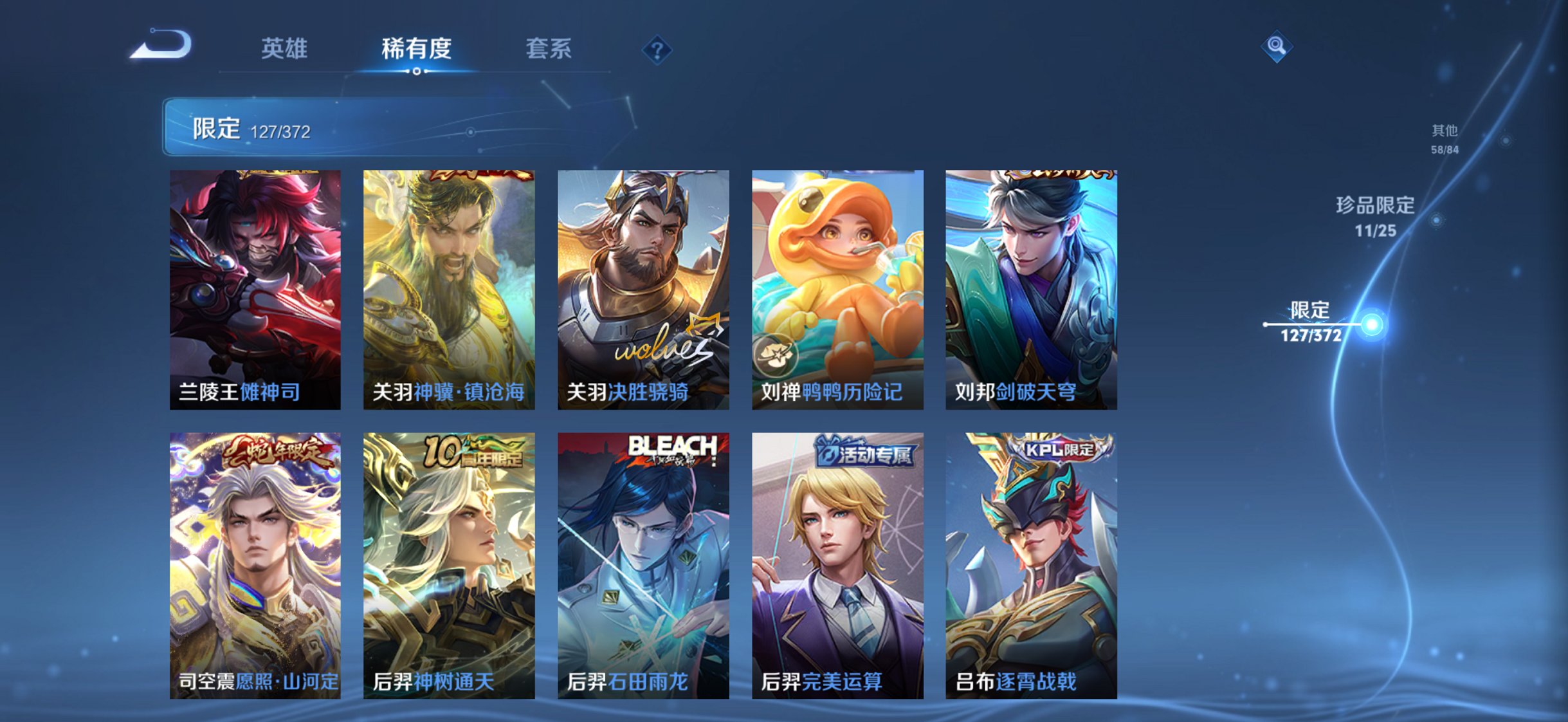Jump to the 其他 section on the right

[1446, 138]
